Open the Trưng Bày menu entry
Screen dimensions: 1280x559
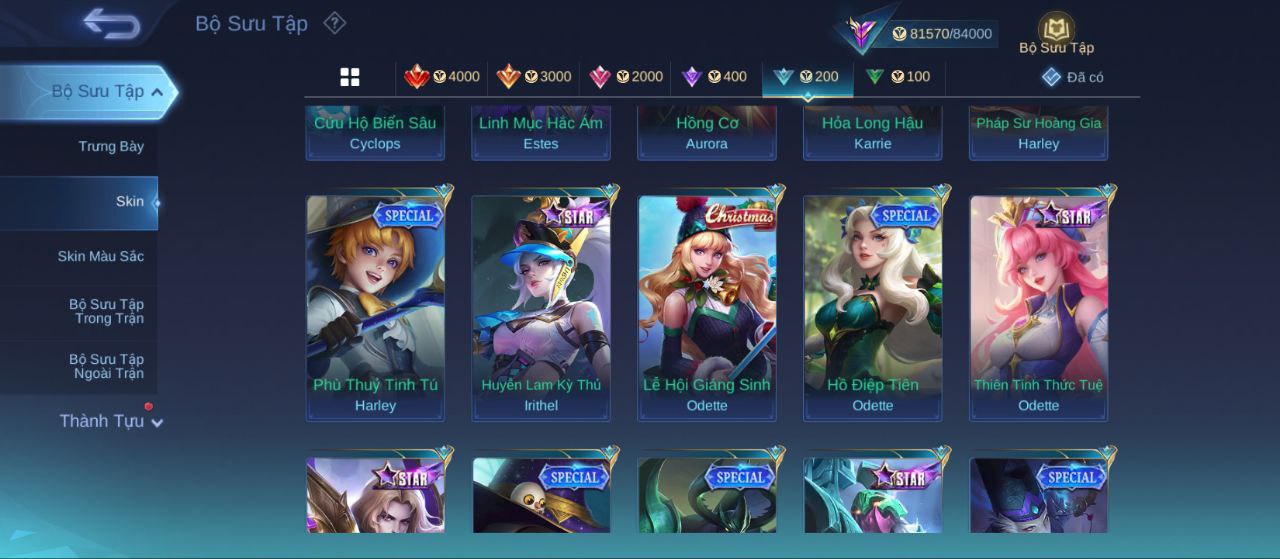click(x=111, y=147)
